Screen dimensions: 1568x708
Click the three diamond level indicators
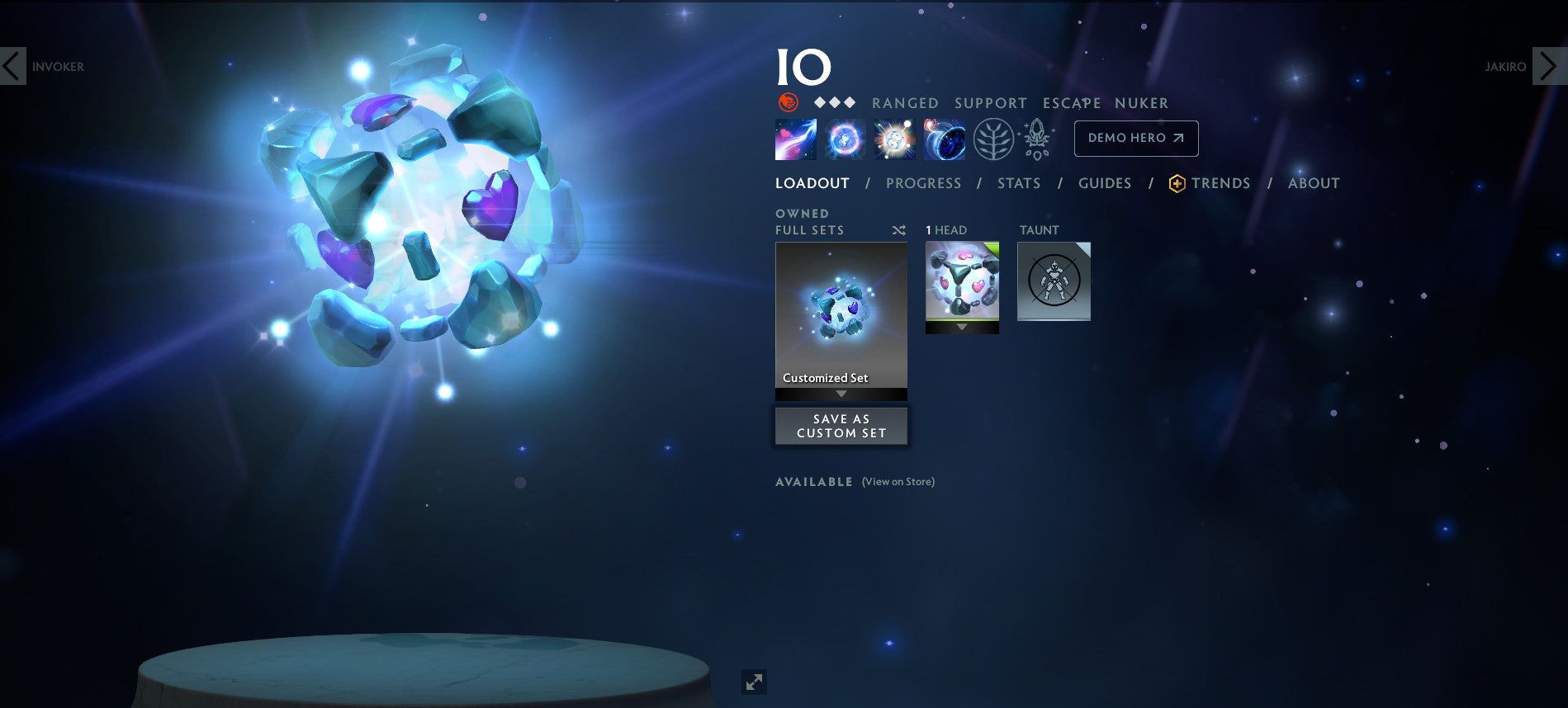tap(835, 102)
